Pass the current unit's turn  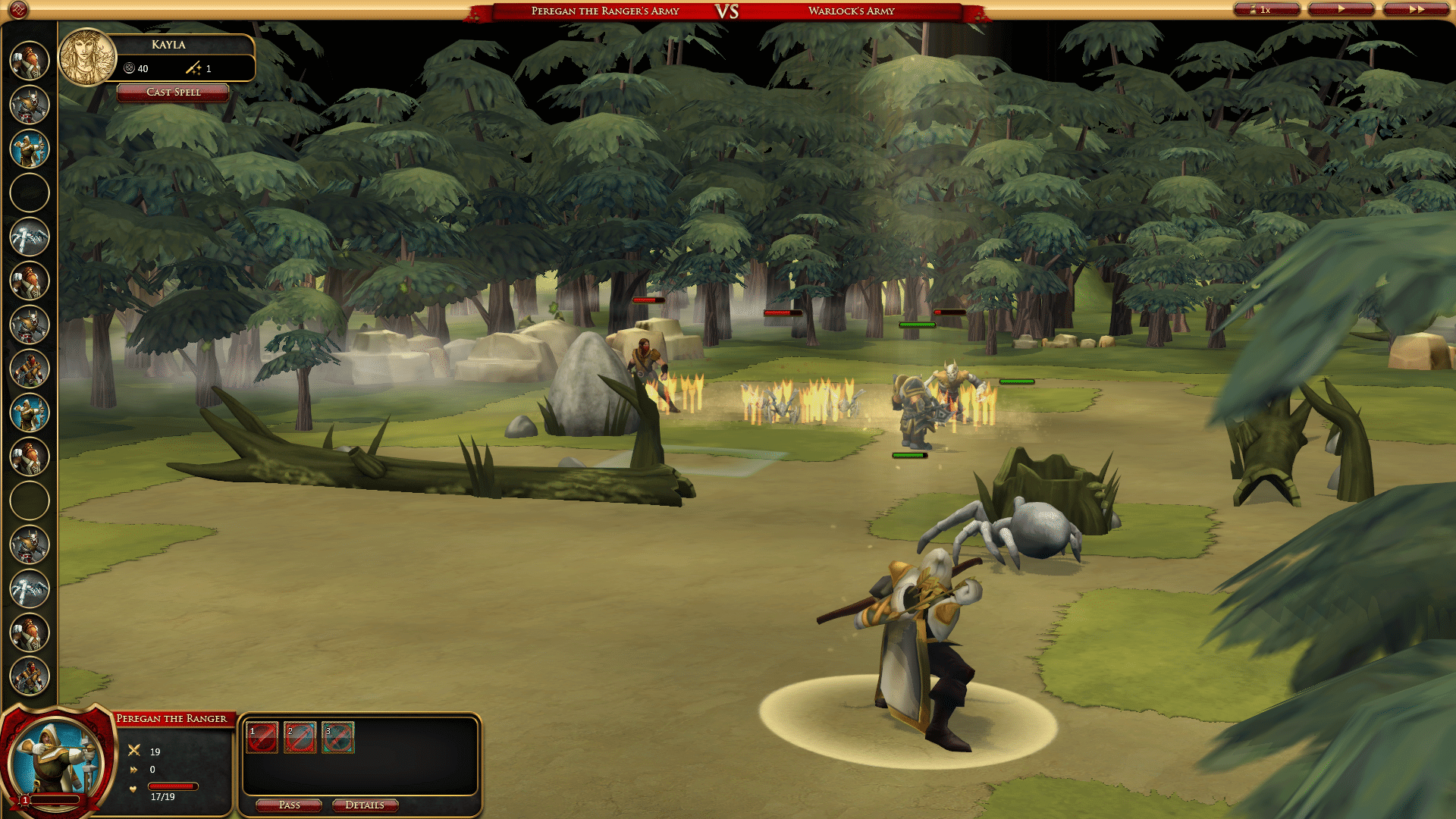pyautogui.click(x=289, y=805)
